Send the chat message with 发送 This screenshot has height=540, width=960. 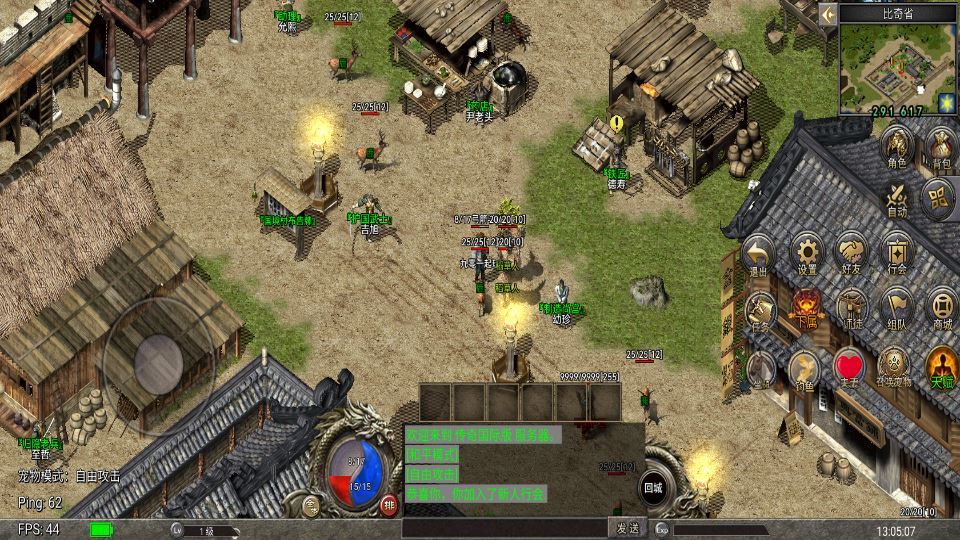[627, 528]
